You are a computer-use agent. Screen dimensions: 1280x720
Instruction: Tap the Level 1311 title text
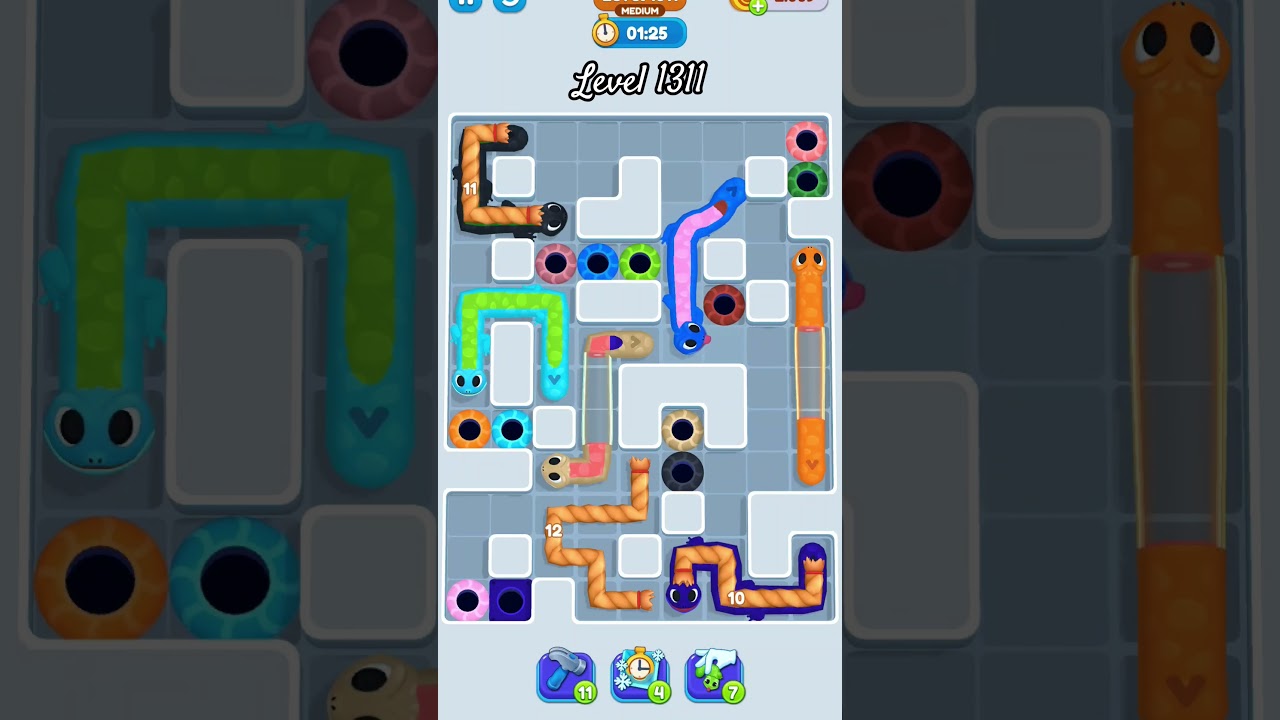pos(639,79)
